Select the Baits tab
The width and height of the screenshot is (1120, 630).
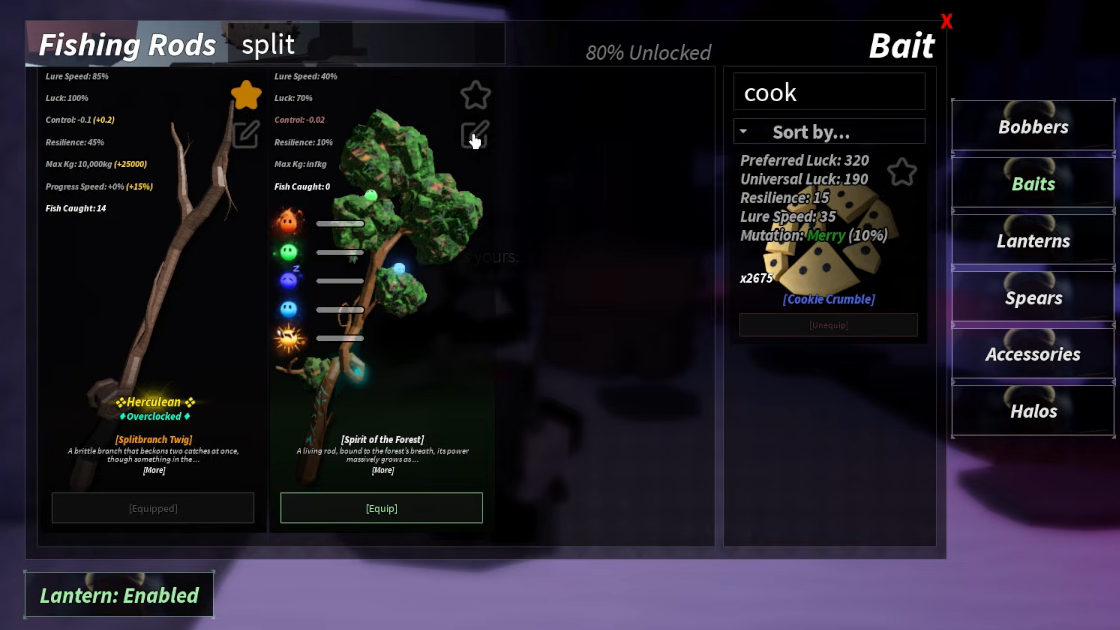click(1033, 184)
